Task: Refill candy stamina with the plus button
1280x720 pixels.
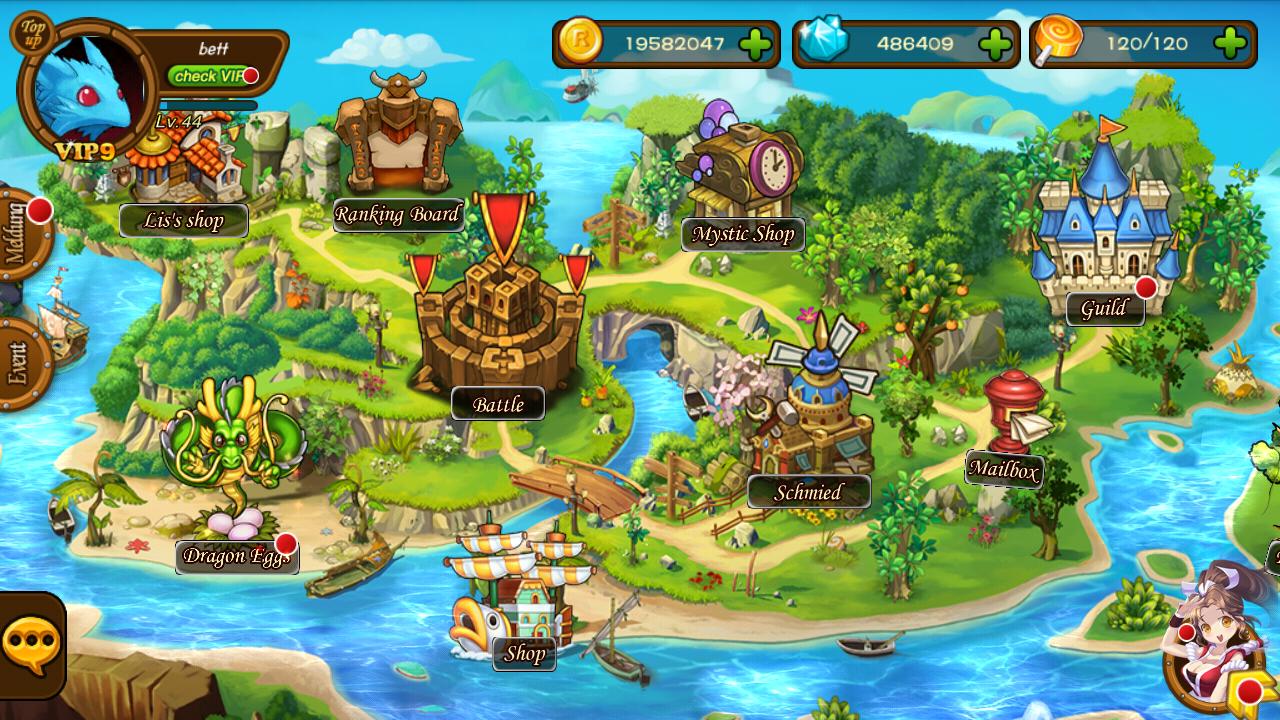Action: pyautogui.click(x=1231, y=44)
